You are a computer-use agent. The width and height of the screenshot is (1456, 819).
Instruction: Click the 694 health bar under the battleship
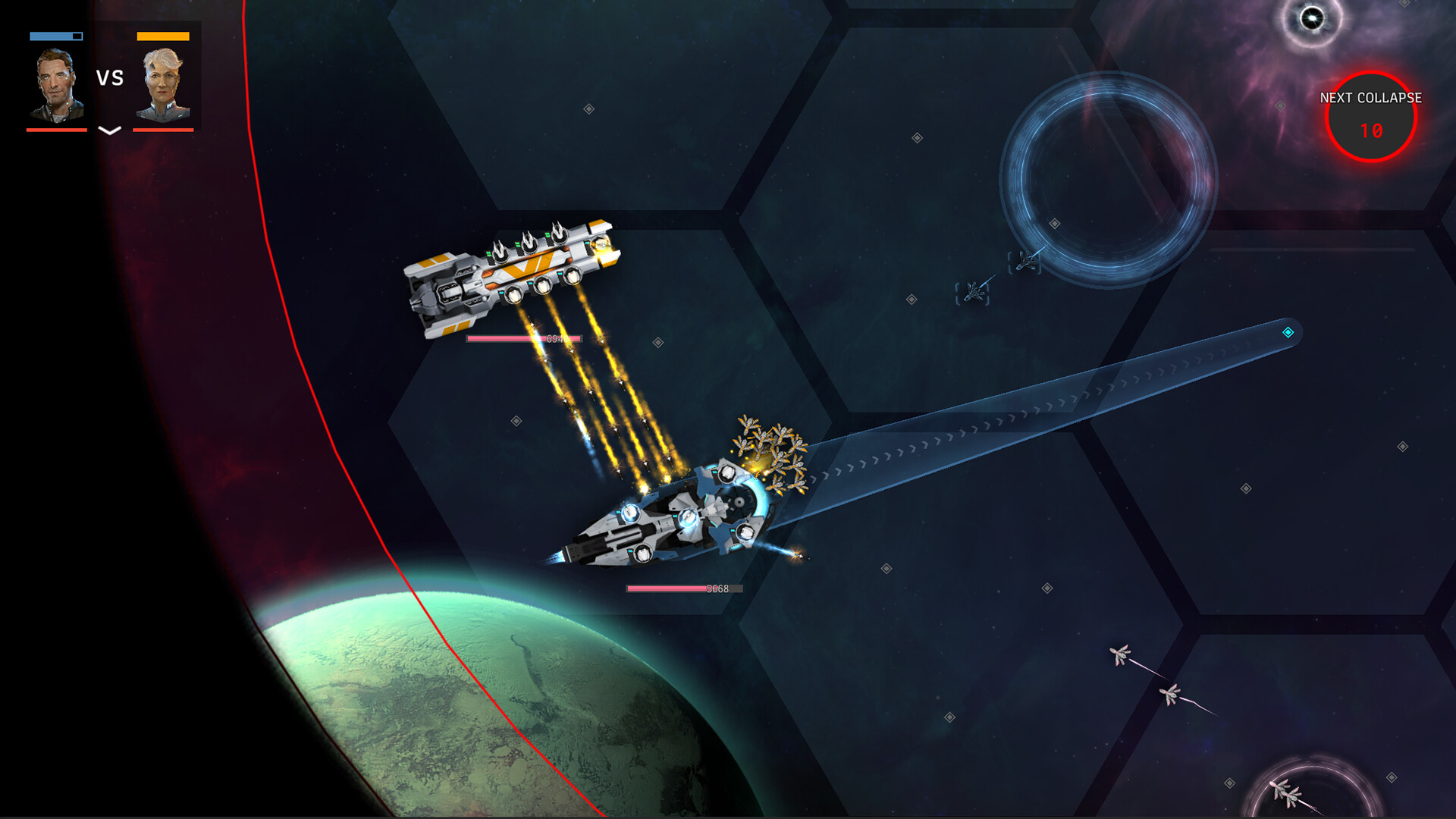click(523, 339)
